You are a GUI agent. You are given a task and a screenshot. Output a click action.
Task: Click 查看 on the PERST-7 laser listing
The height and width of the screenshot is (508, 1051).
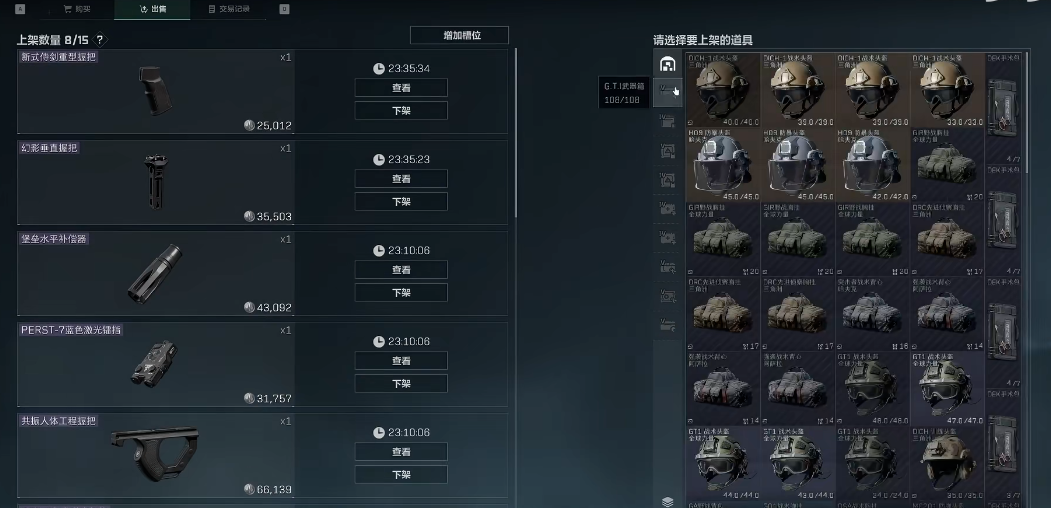click(x=401, y=361)
